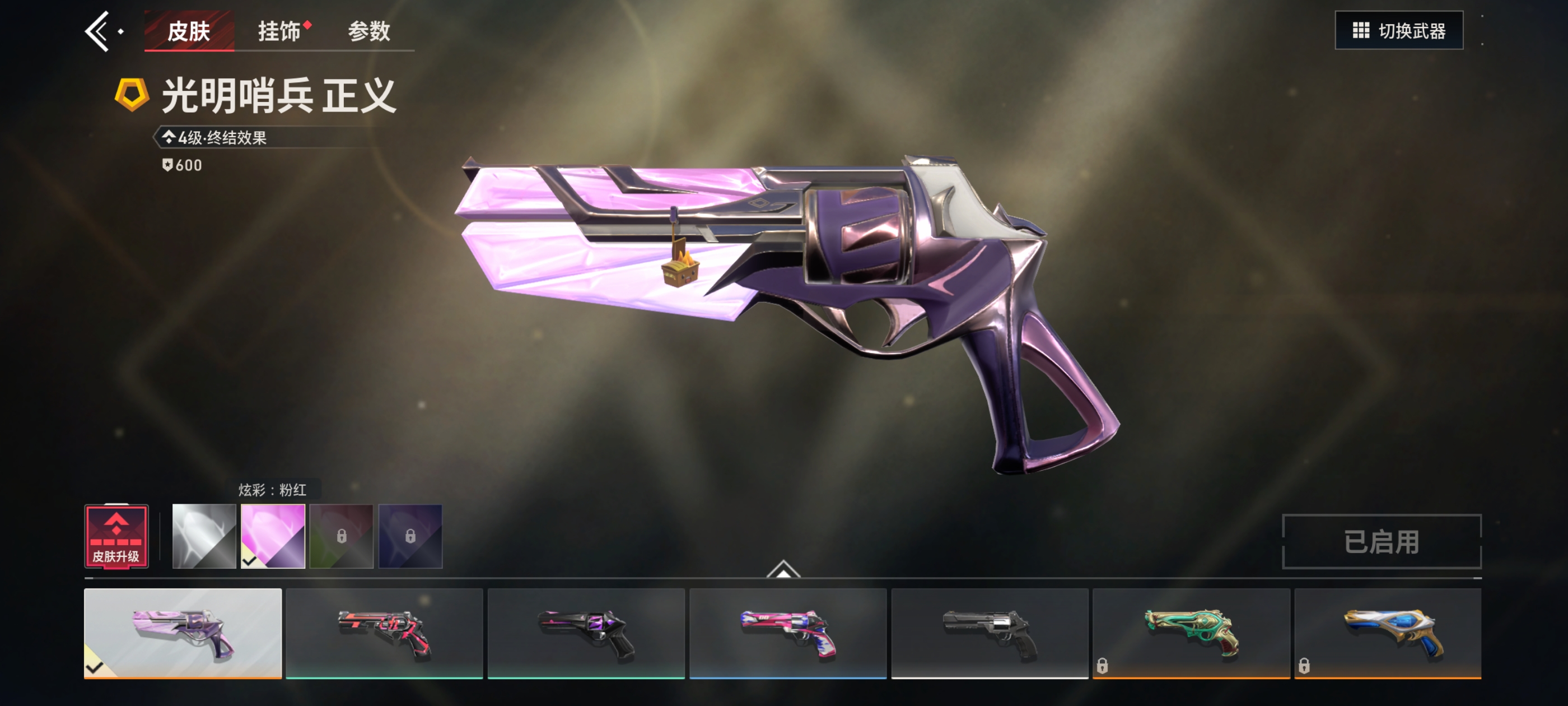Choose the red and black revolver skin
The width and height of the screenshot is (1568, 706).
(x=384, y=633)
